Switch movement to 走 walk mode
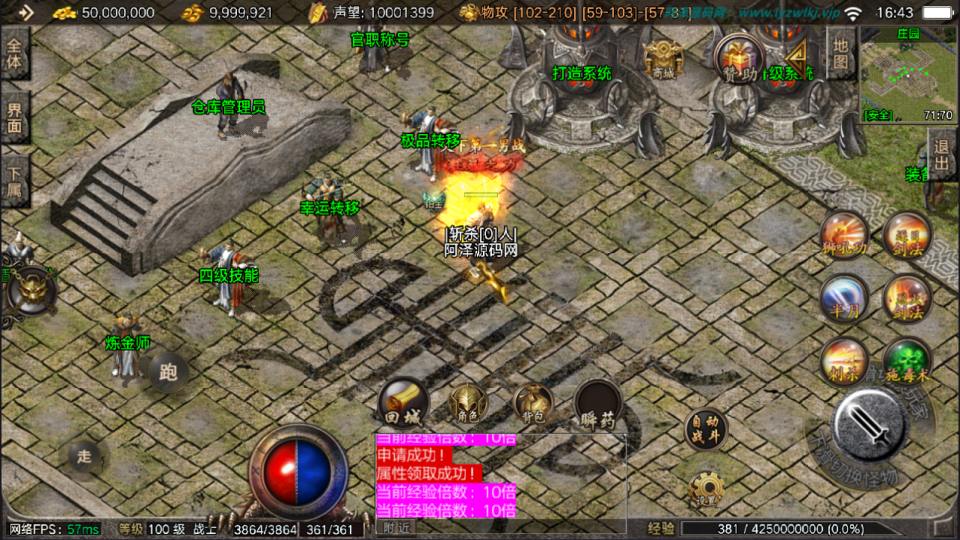Viewport: 960px width, 540px height. pos(85,456)
